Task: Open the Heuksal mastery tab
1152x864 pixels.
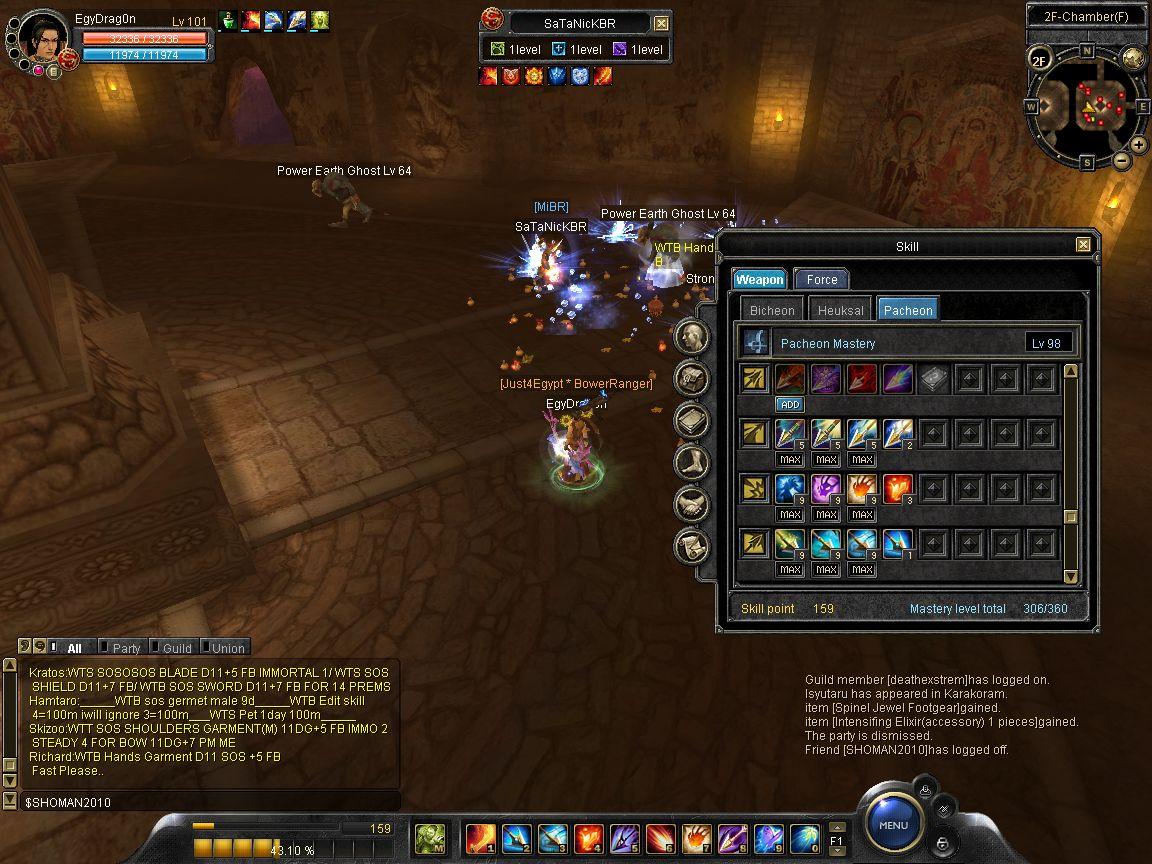Action: (x=840, y=310)
